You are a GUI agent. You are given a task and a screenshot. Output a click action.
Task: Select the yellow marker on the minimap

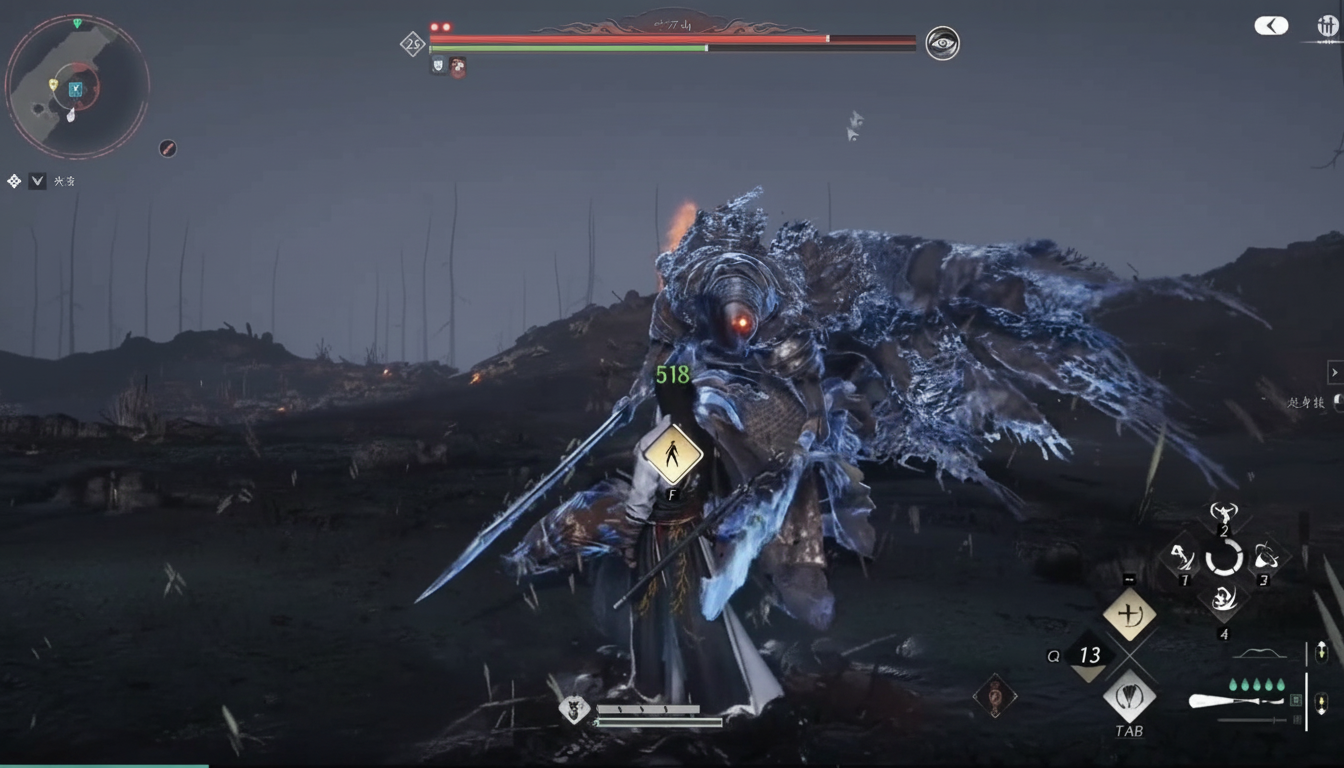point(53,84)
